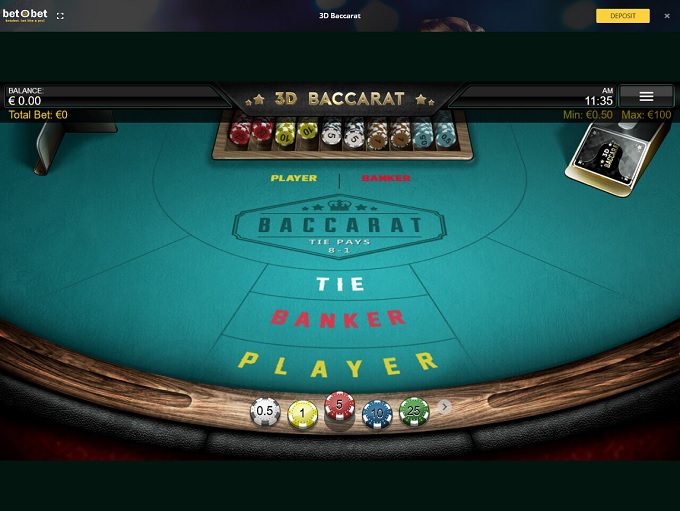Select the 0.5 betting chip
Viewport: 680px width, 511px height.
(x=265, y=411)
